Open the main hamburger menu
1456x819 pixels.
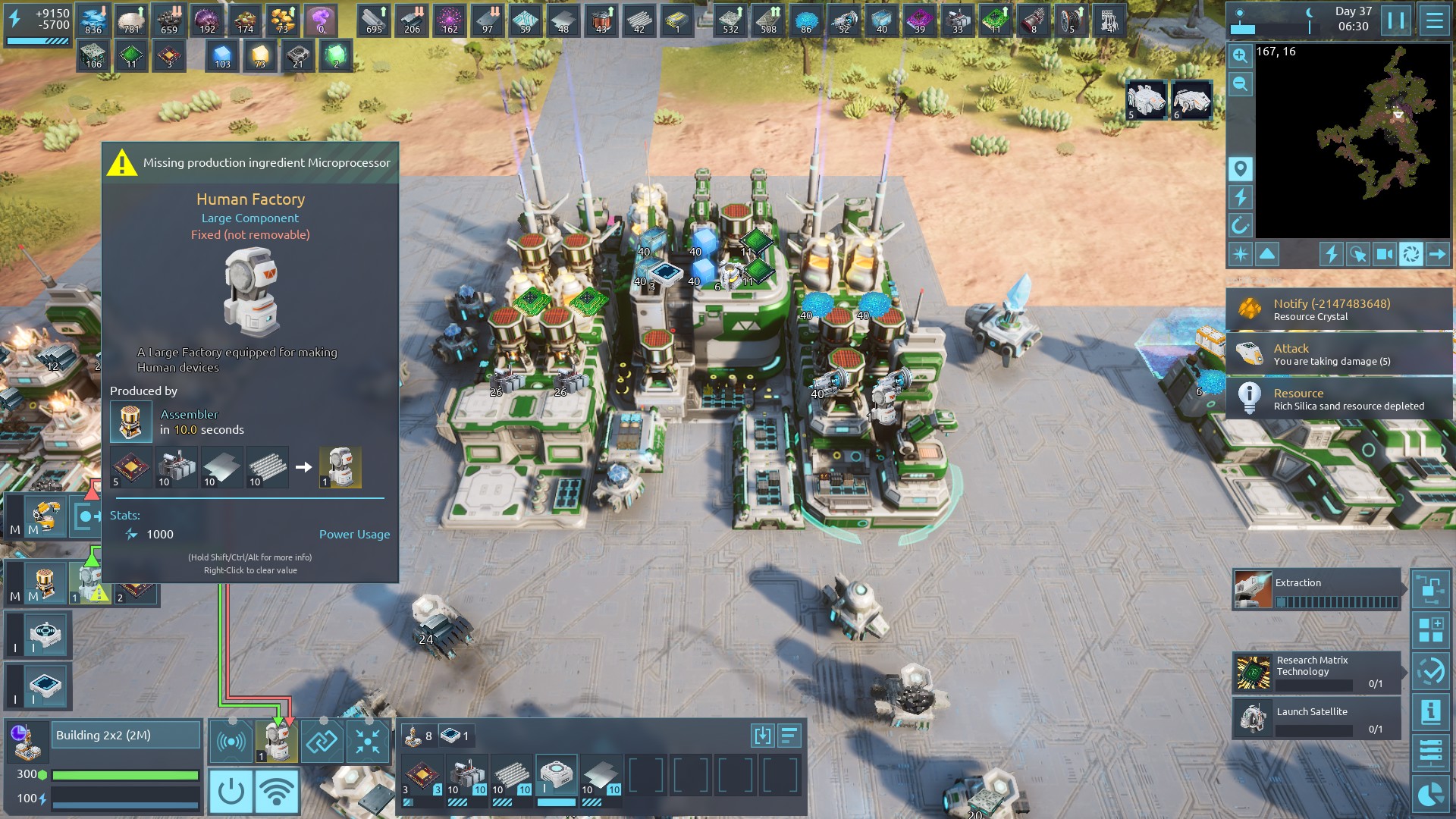pos(1434,20)
